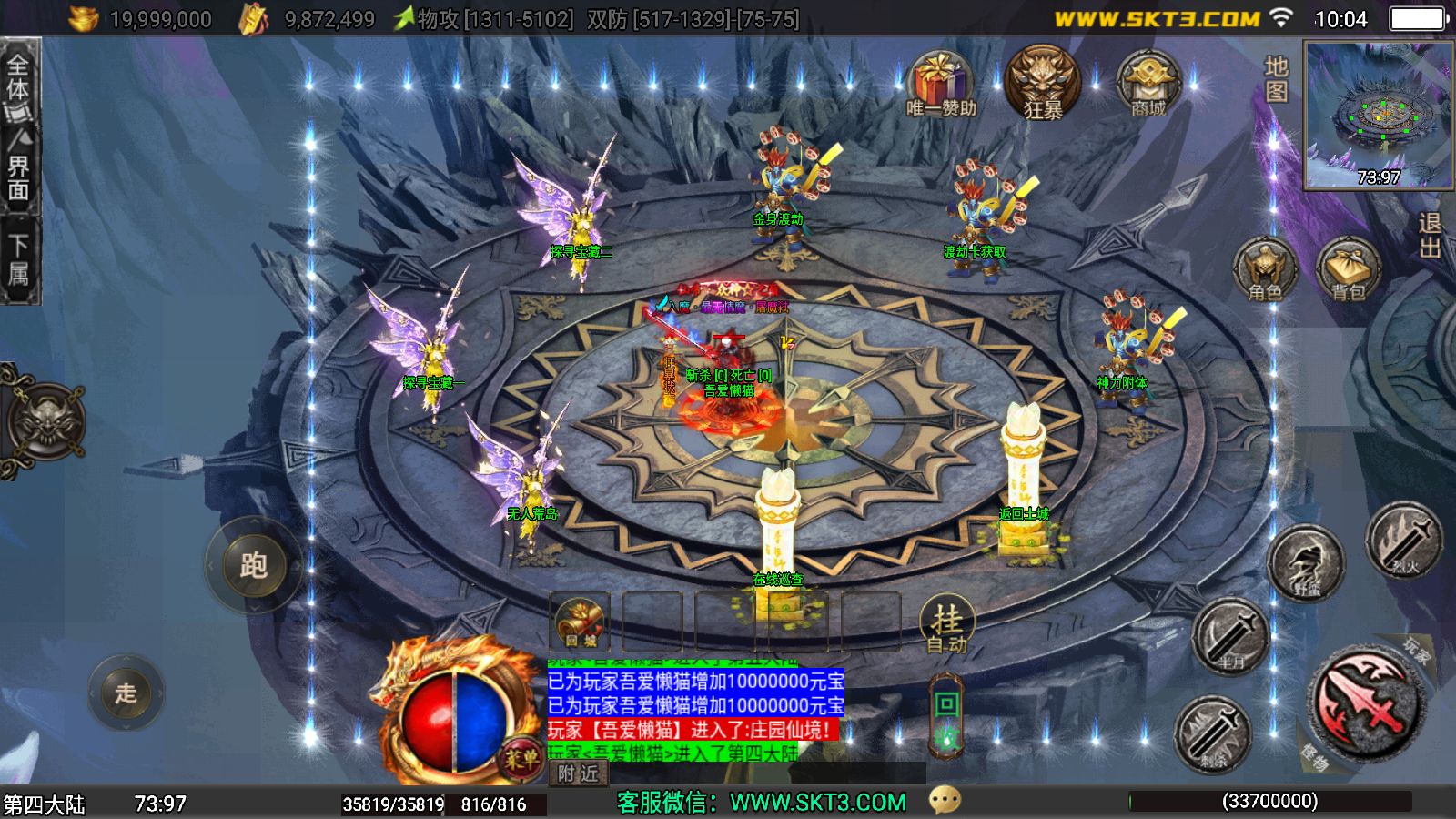The width and height of the screenshot is (1456, 819).
Task: Open the 背包 backpack
Action: (x=1348, y=270)
